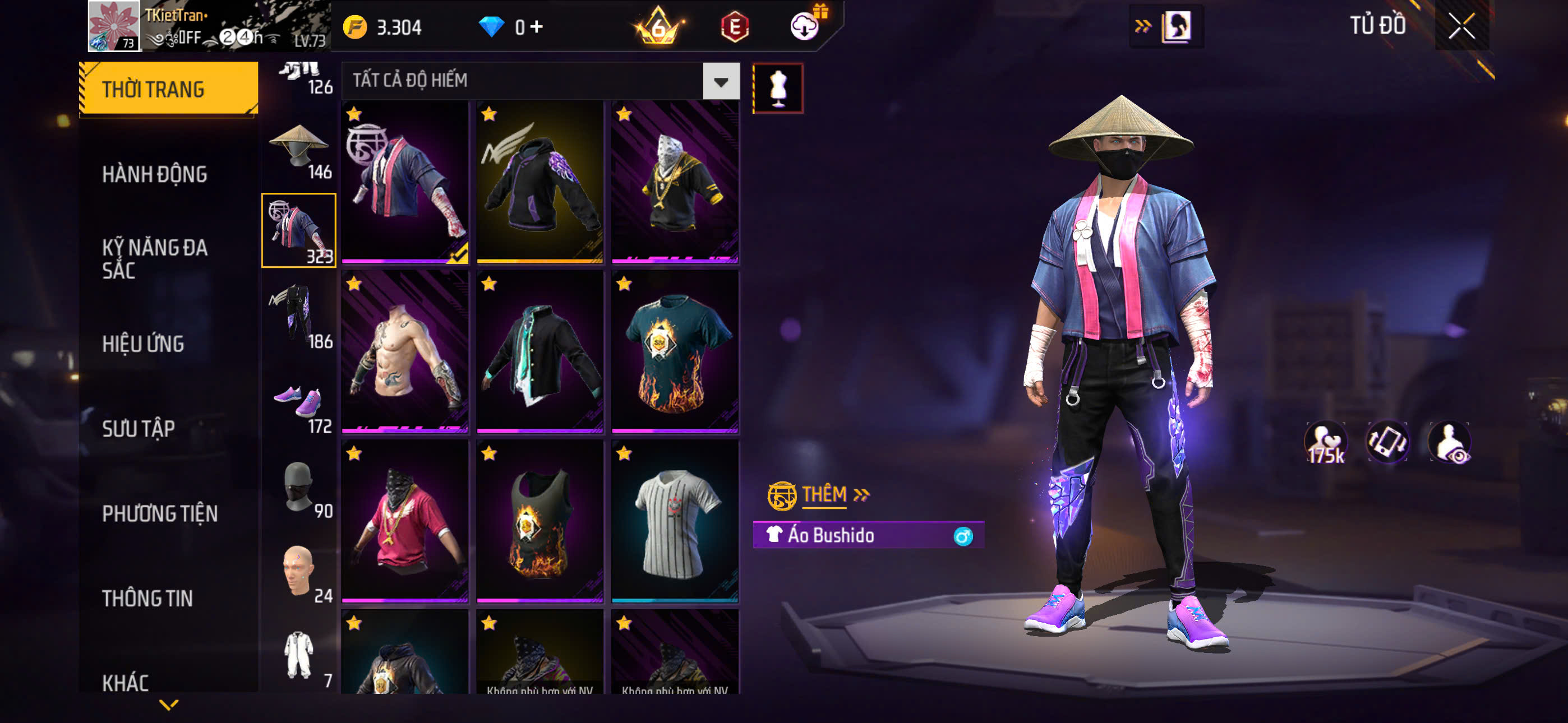Screen dimensions: 1568x723
Task: Choose the shirtless tattooed torso item
Action: (x=405, y=352)
